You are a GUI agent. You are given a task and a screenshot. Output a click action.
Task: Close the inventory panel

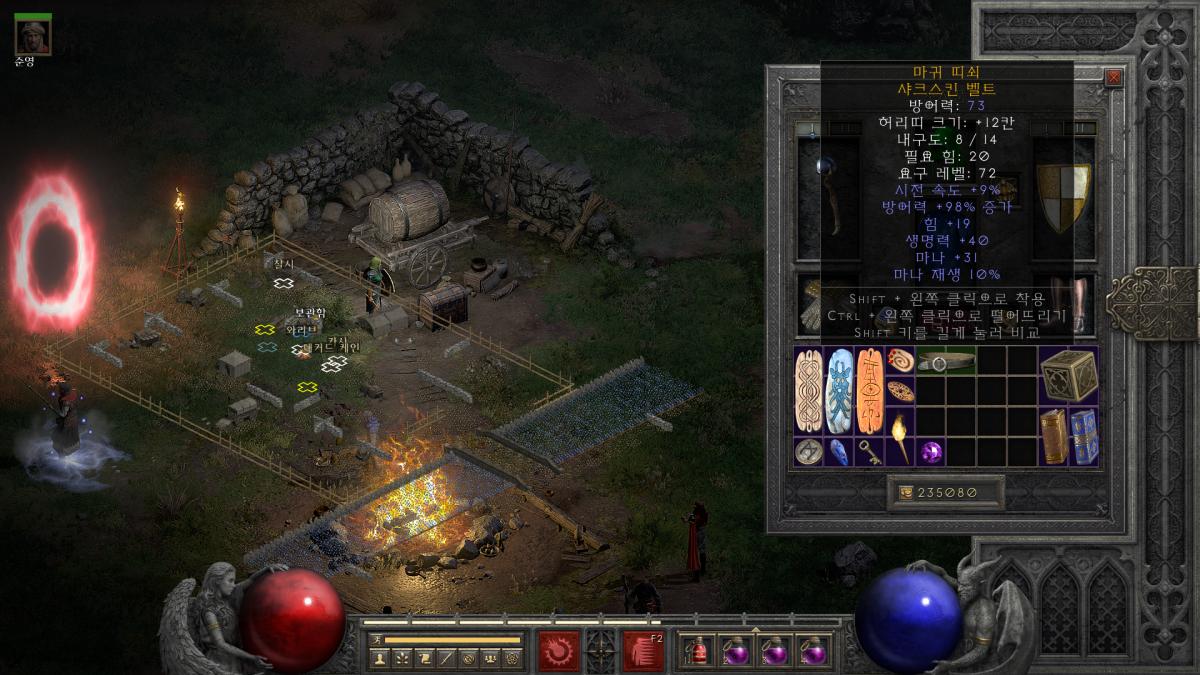tap(1114, 77)
